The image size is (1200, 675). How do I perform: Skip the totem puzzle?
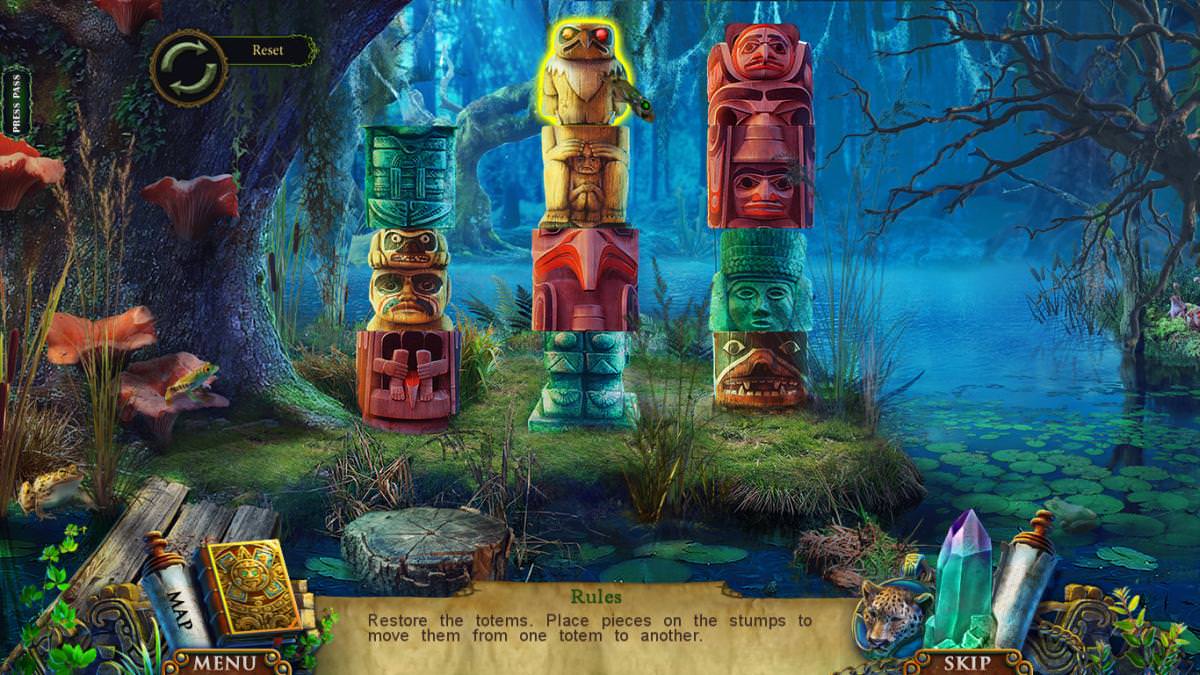pos(966,662)
